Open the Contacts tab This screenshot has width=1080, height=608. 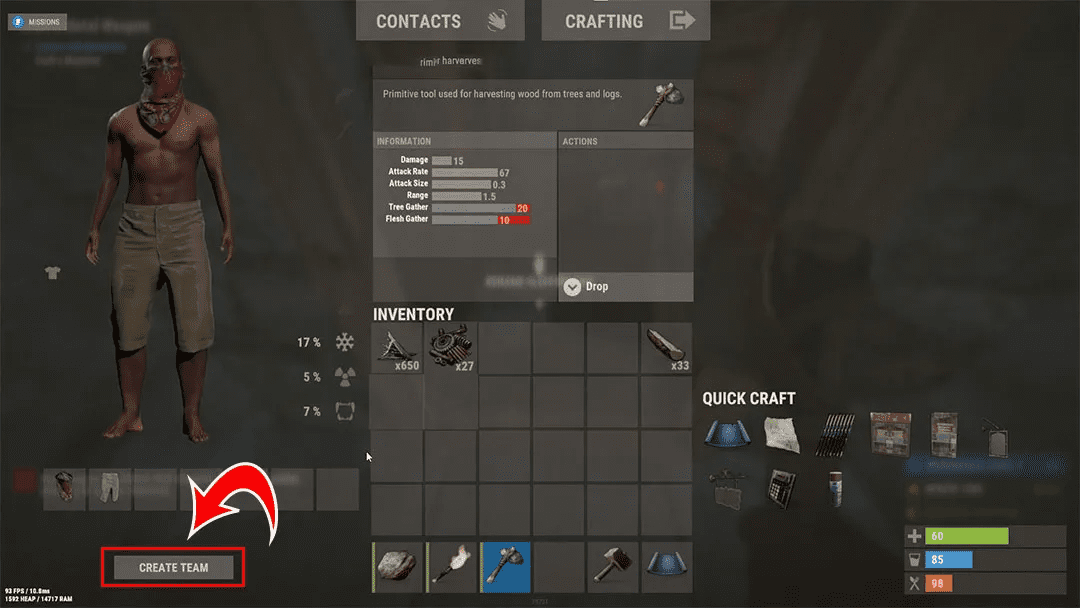(440, 20)
